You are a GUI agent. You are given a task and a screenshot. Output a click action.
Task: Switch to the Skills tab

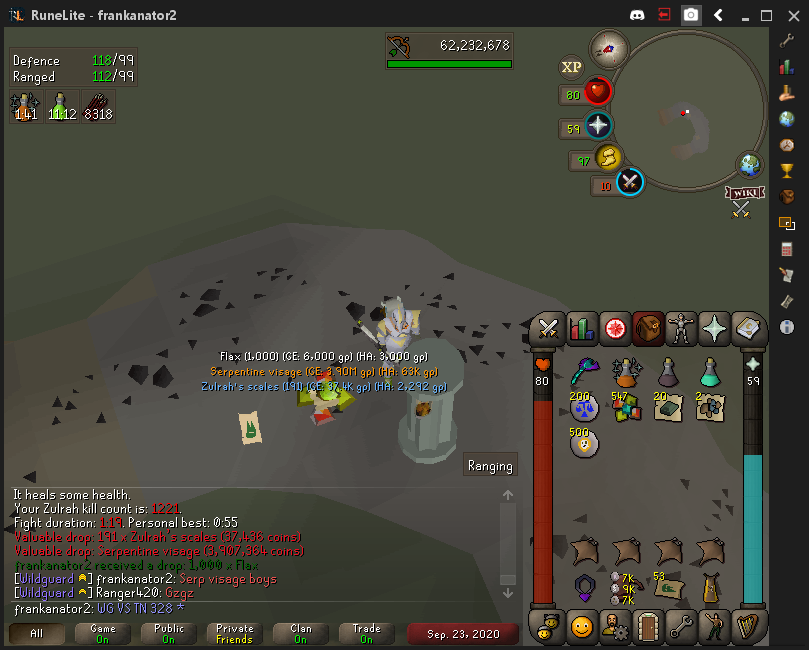coord(581,328)
